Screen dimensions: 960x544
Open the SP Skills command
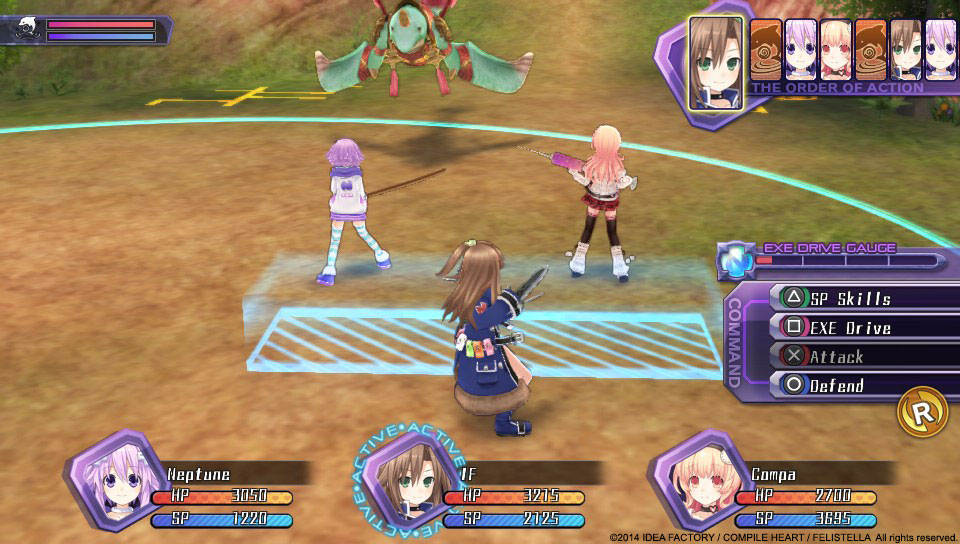(x=850, y=298)
